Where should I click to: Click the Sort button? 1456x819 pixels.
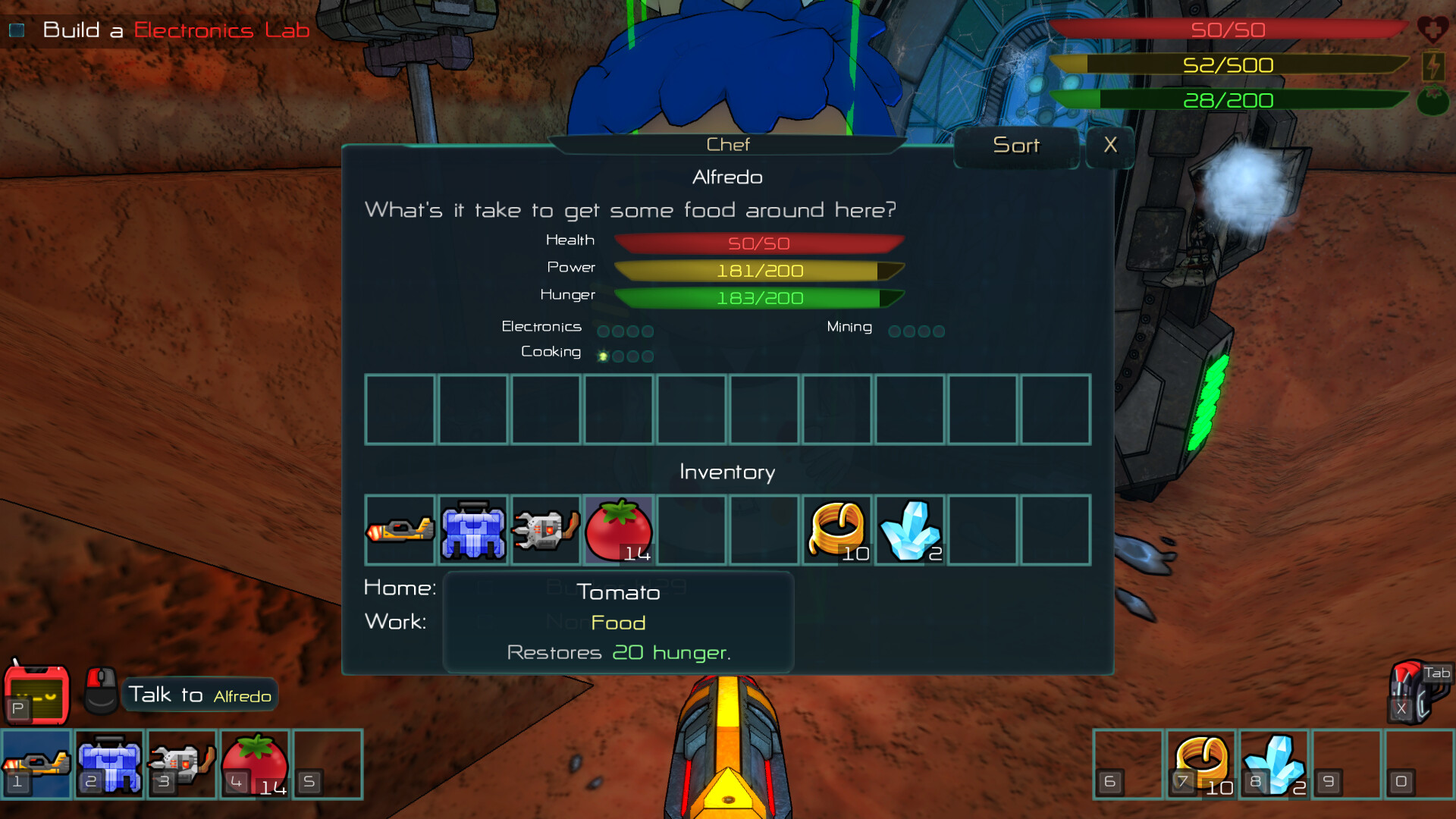1016,146
